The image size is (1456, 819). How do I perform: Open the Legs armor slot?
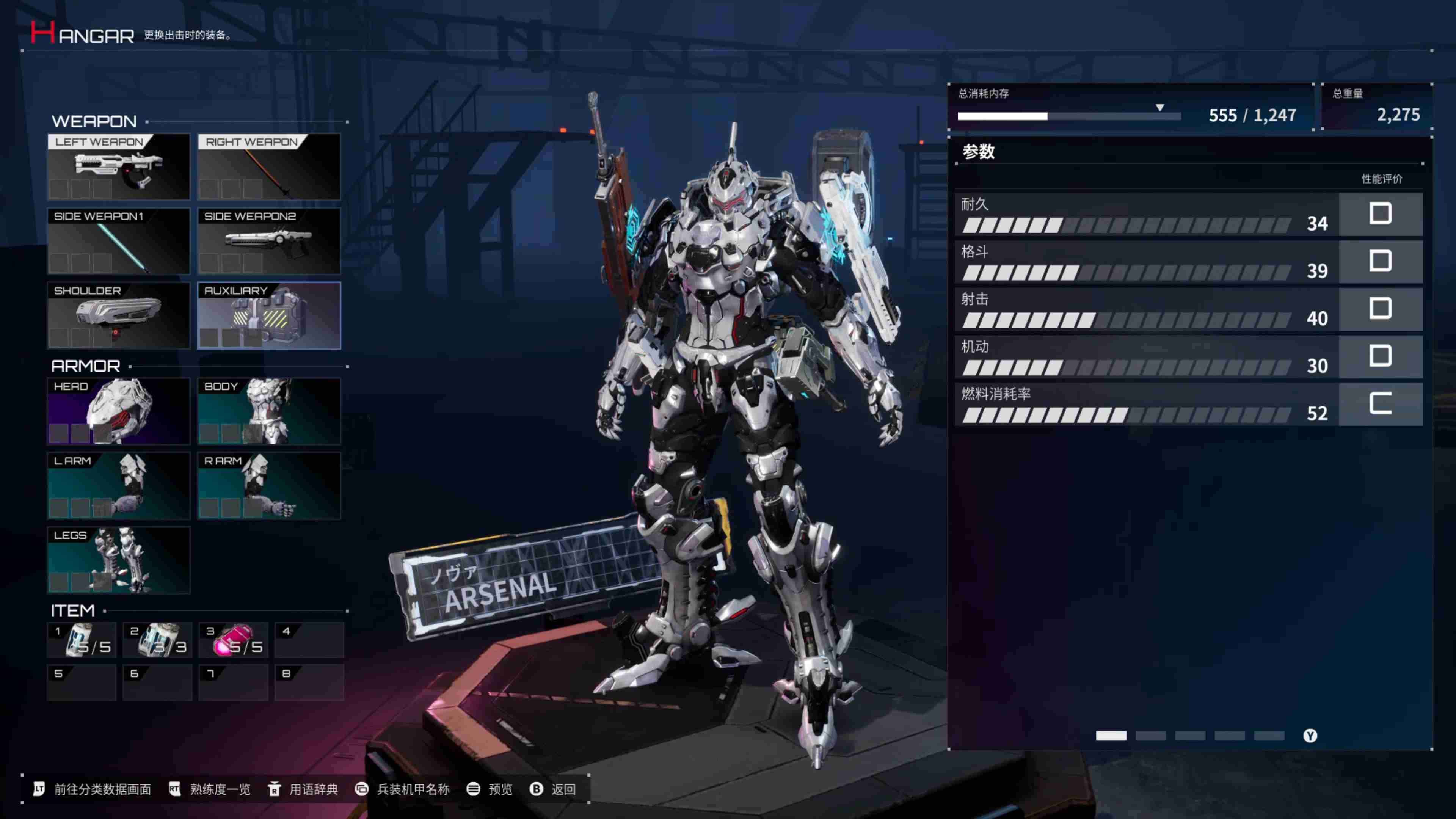(119, 560)
